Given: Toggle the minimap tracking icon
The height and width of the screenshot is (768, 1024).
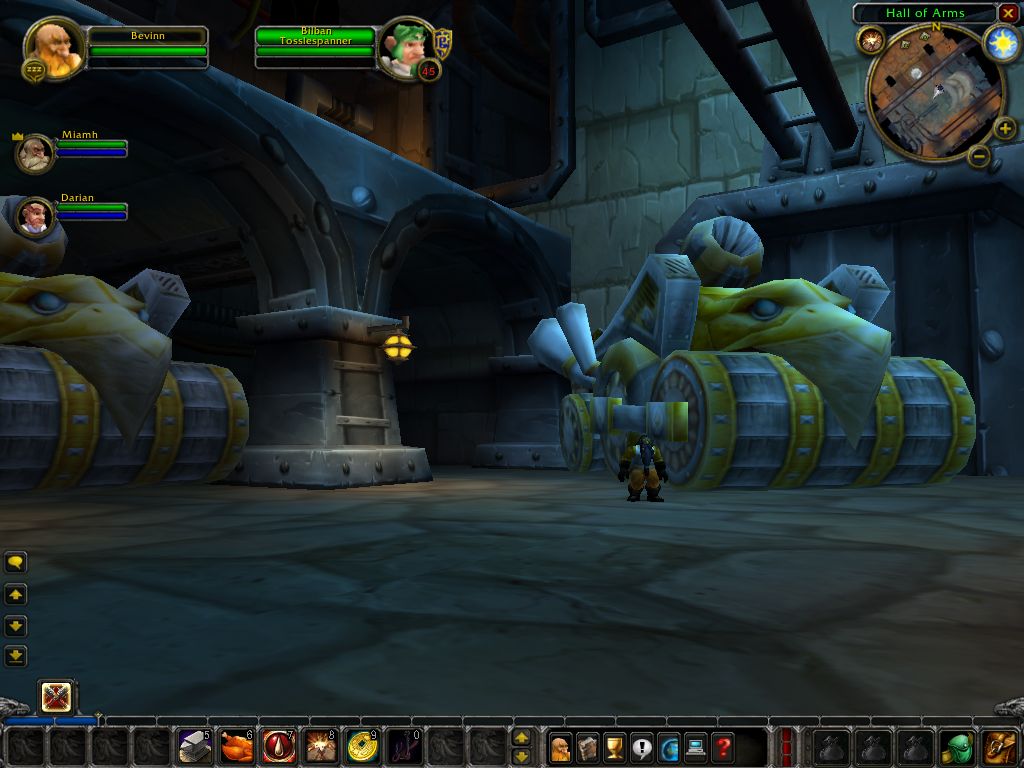Looking at the screenshot, I should tap(870, 41).
